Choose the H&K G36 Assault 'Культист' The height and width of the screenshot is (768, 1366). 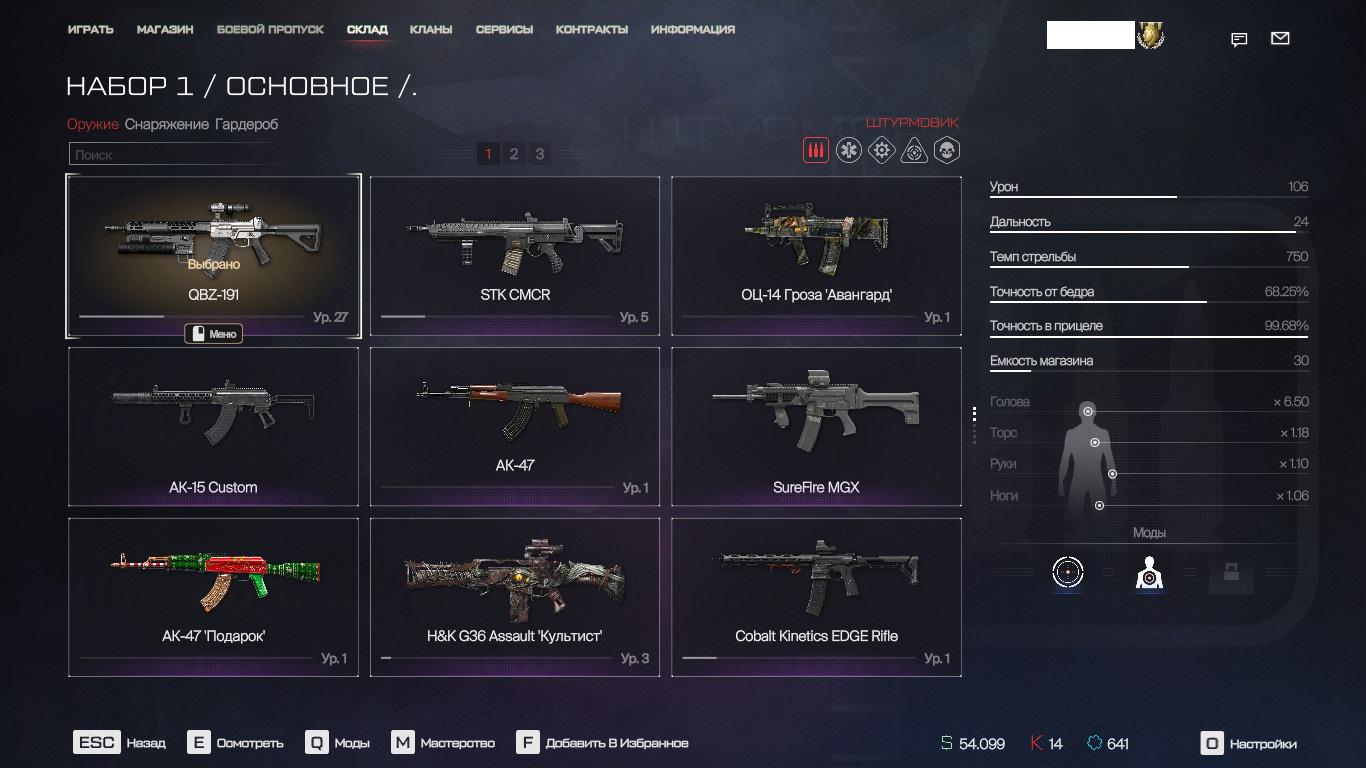[x=515, y=597]
